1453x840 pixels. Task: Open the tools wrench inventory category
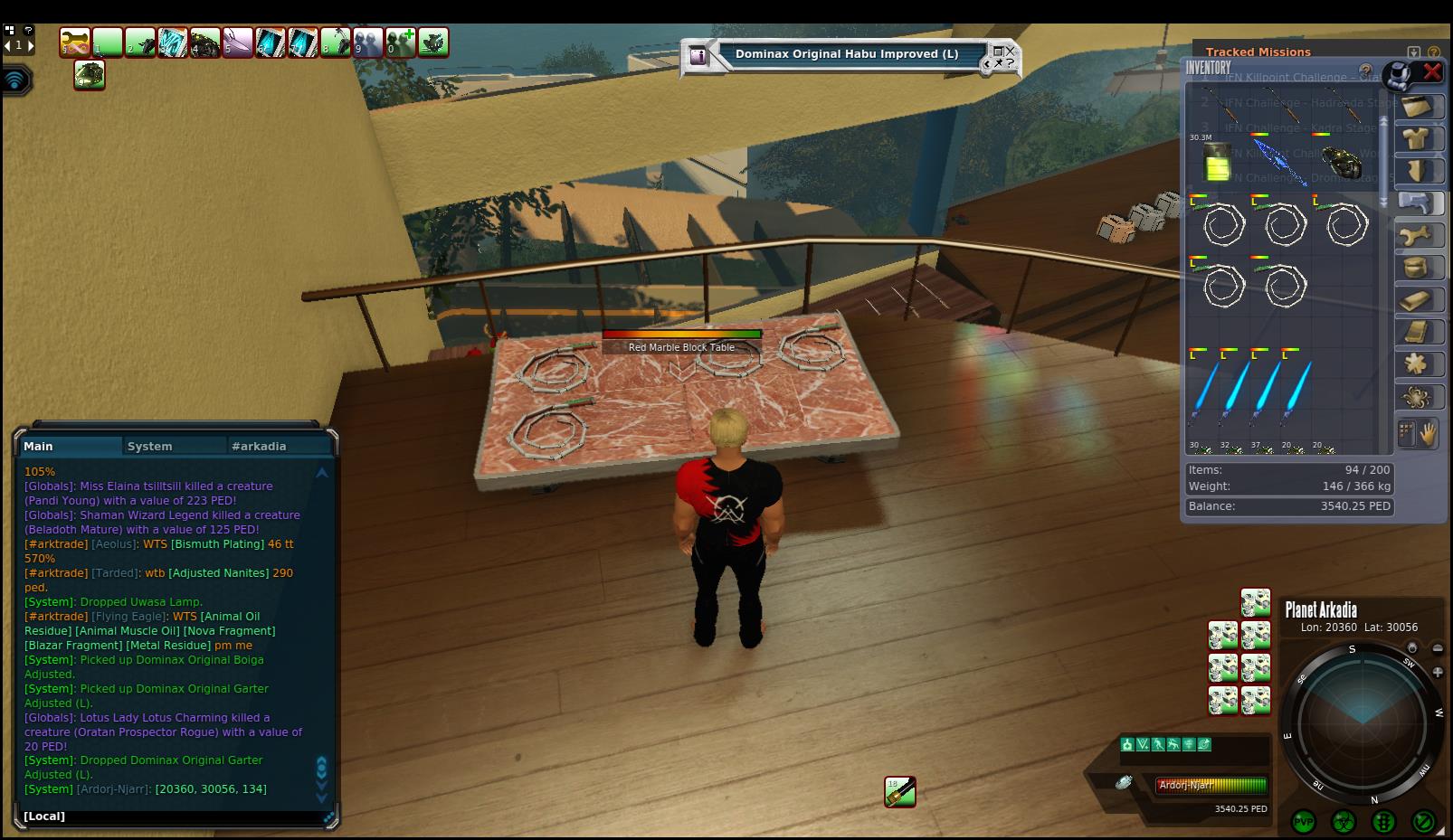point(1416,236)
